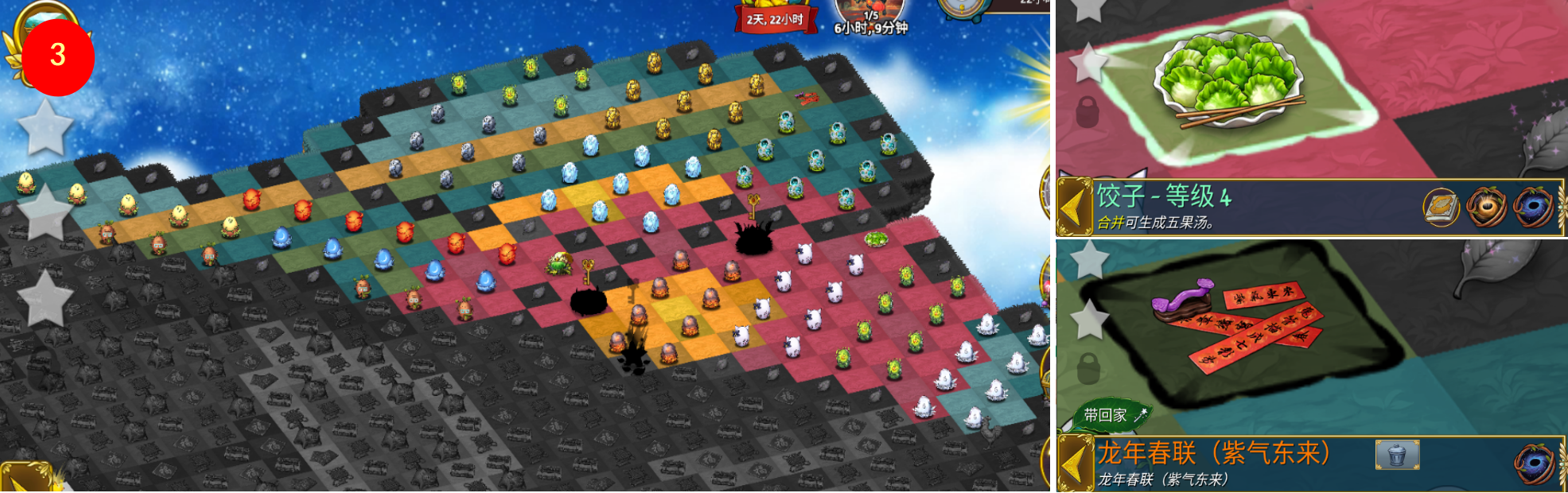
Task: Tap the orange swirl portal icon
Action: click(1486, 208)
